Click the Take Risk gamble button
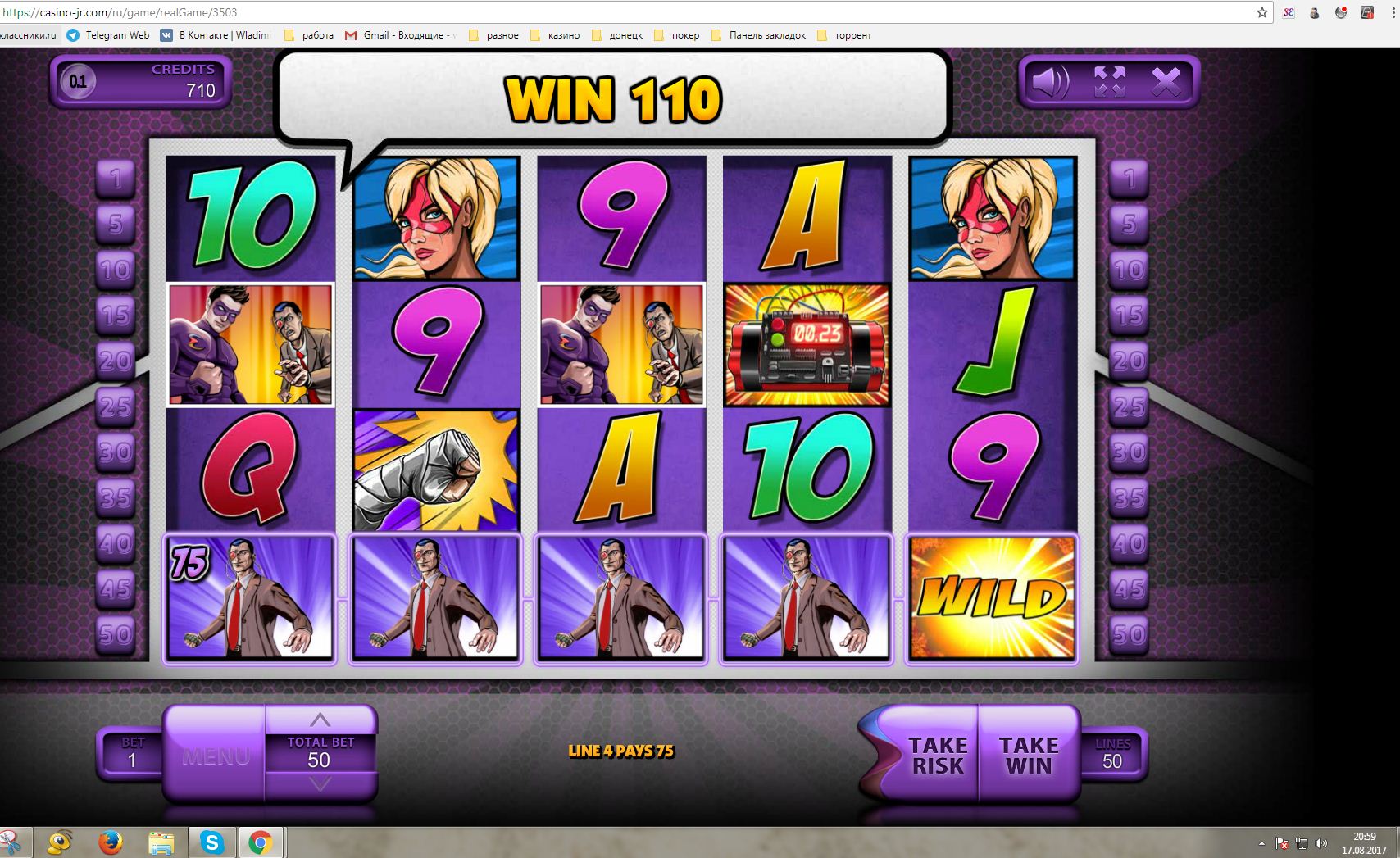This screenshot has height=858, width=1400. click(937, 755)
